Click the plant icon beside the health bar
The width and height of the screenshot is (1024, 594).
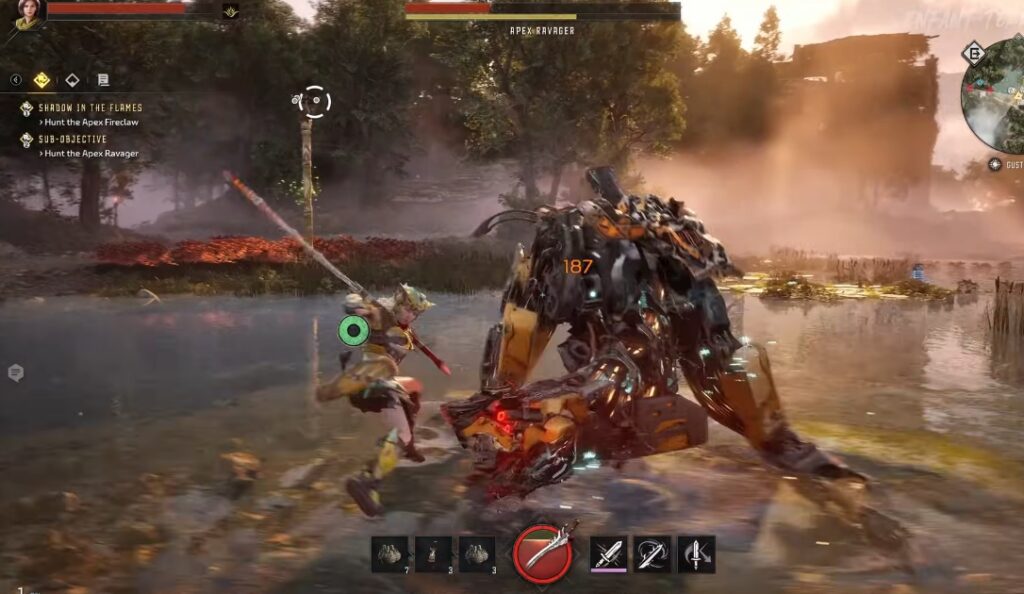pyautogui.click(x=230, y=12)
